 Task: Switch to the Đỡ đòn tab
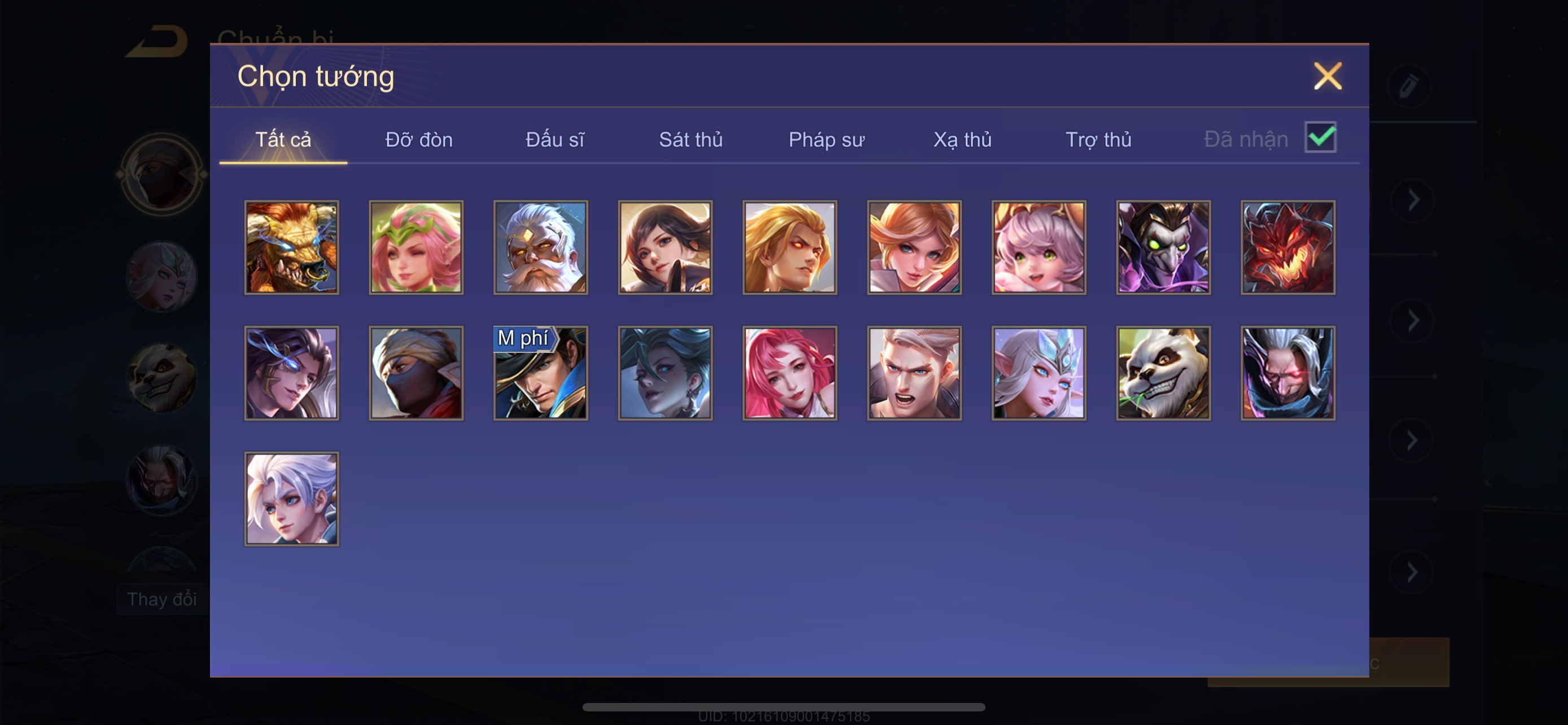[419, 139]
